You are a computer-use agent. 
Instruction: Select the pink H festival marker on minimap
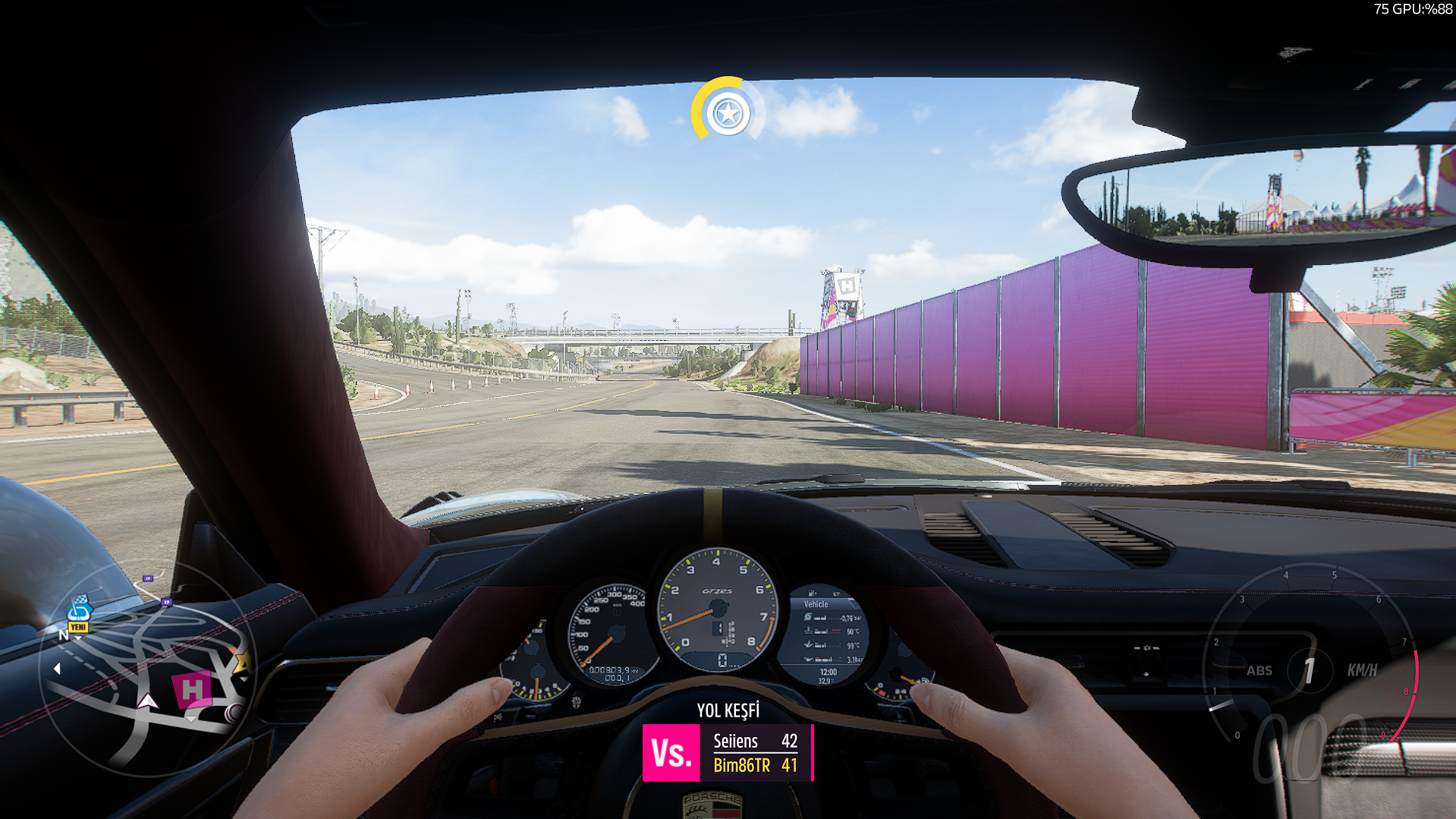pos(192,689)
